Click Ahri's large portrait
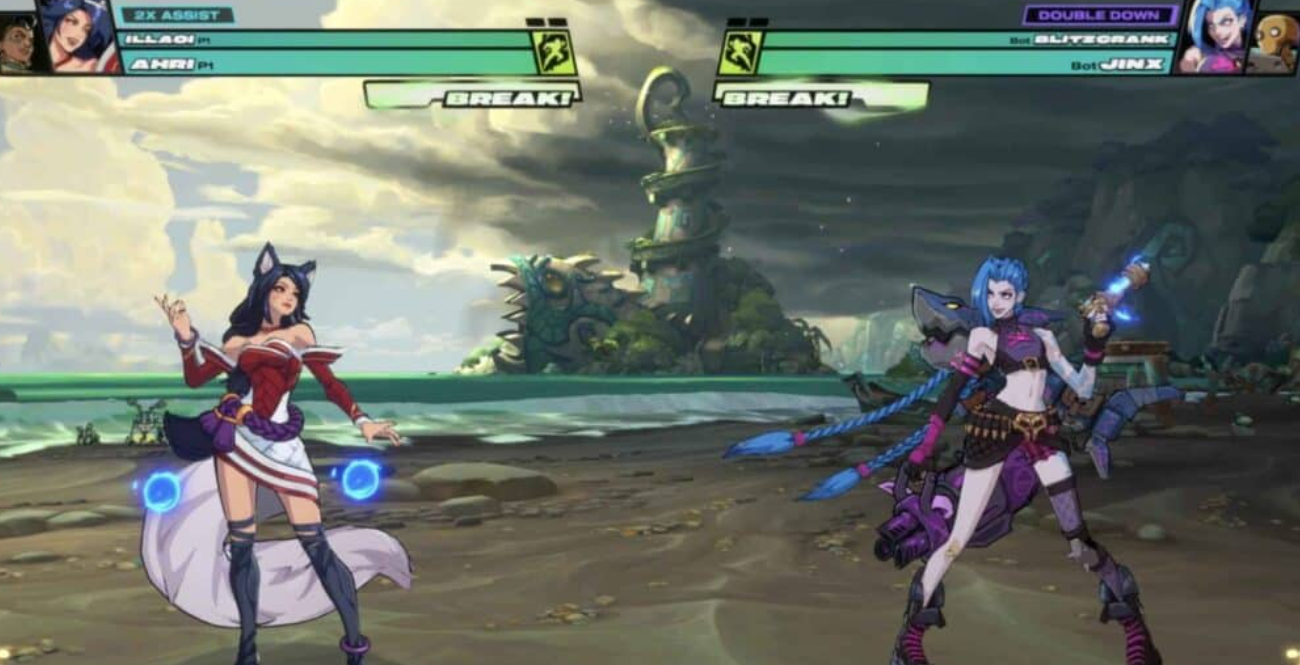Screen dimensions: 1300x665 (78, 36)
